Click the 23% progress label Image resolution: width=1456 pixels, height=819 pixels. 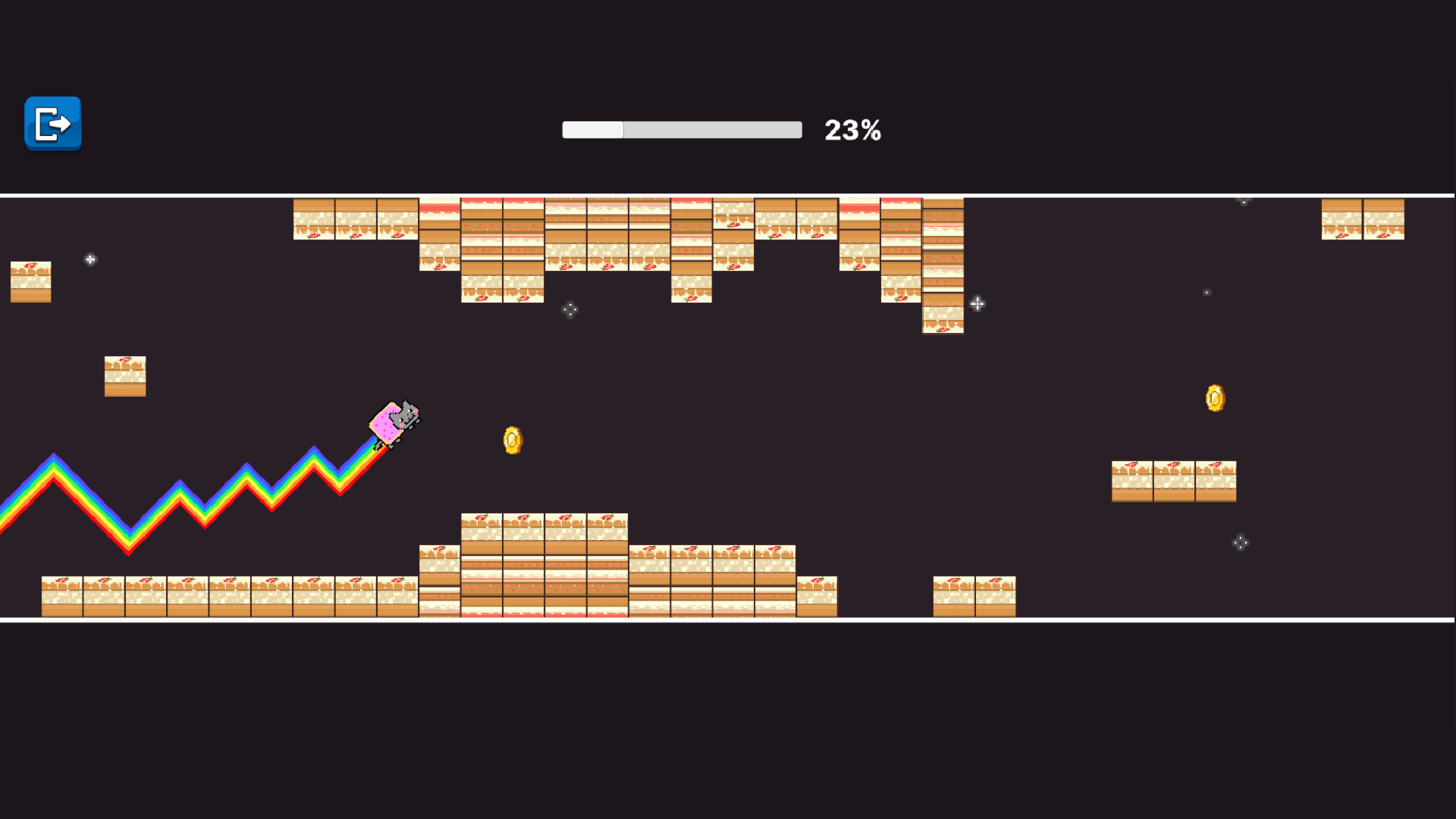click(853, 130)
